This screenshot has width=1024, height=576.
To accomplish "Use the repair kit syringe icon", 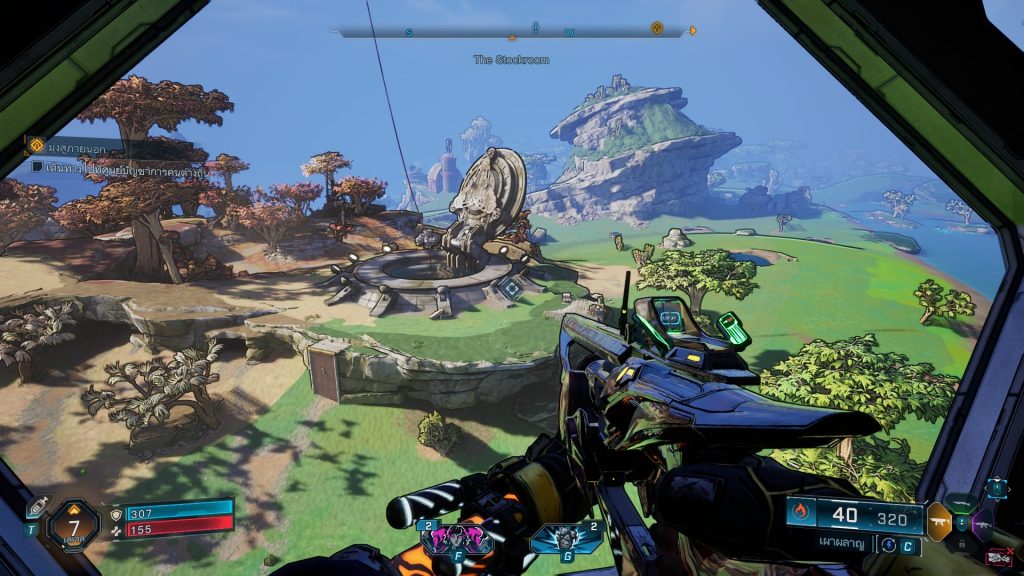I will 36,508.
